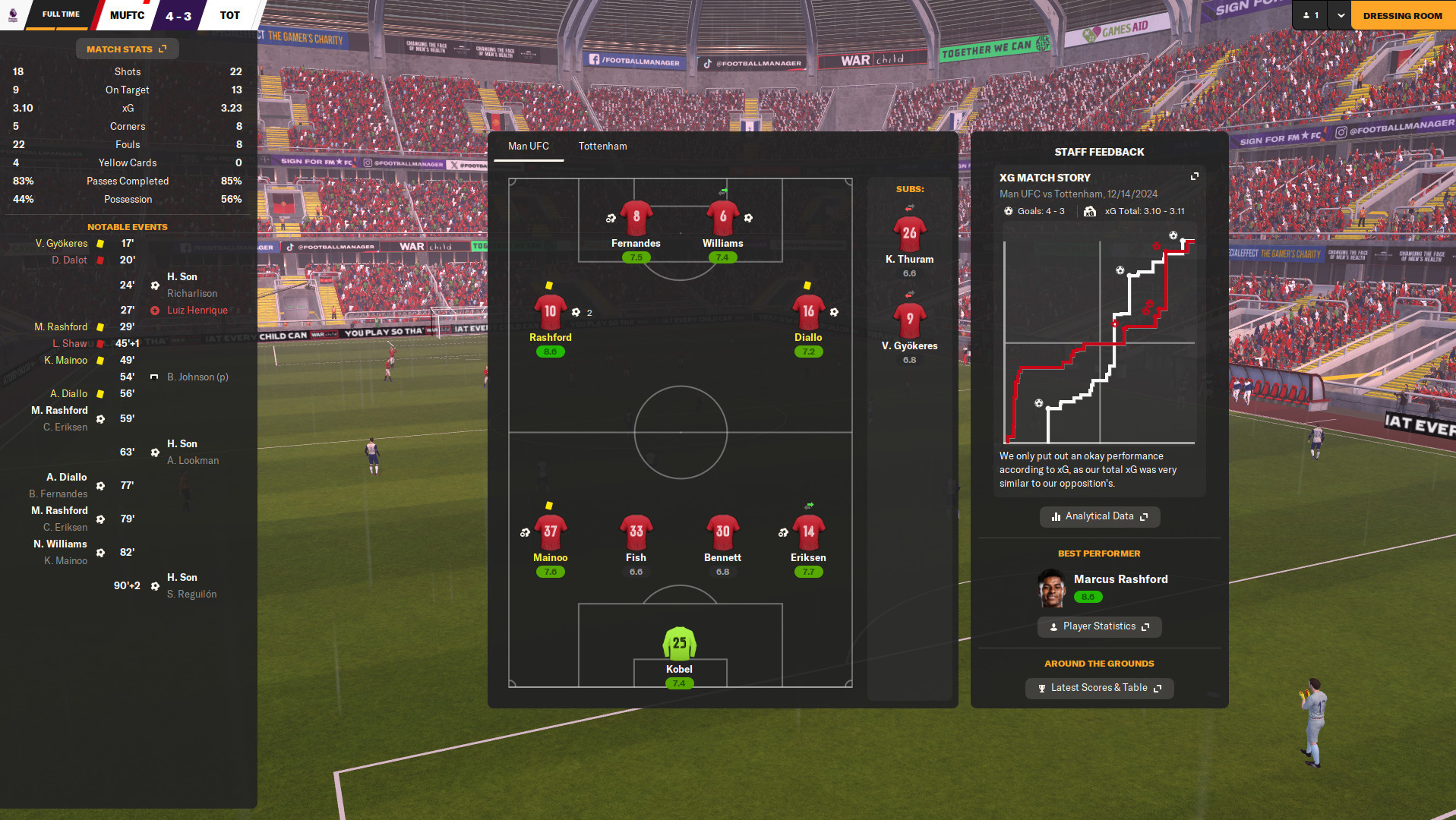The width and height of the screenshot is (1456, 820).
Task: Open the Dressing Room screen
Action: pyautogui.click(x=1402, y=15)
